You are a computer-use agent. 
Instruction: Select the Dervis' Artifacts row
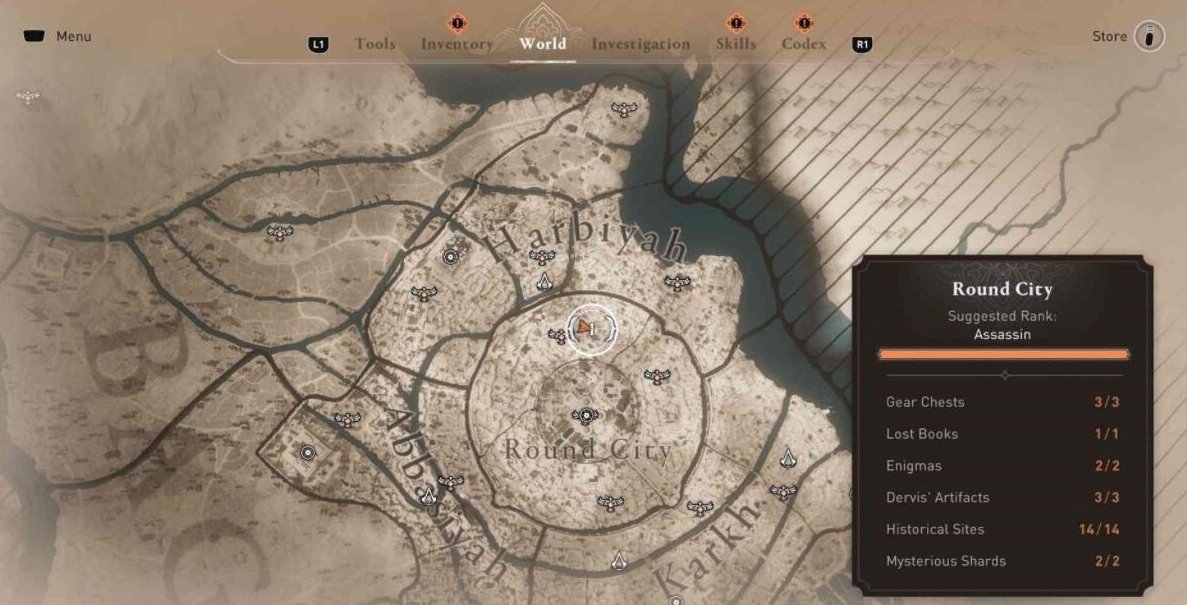point(1002,497)
